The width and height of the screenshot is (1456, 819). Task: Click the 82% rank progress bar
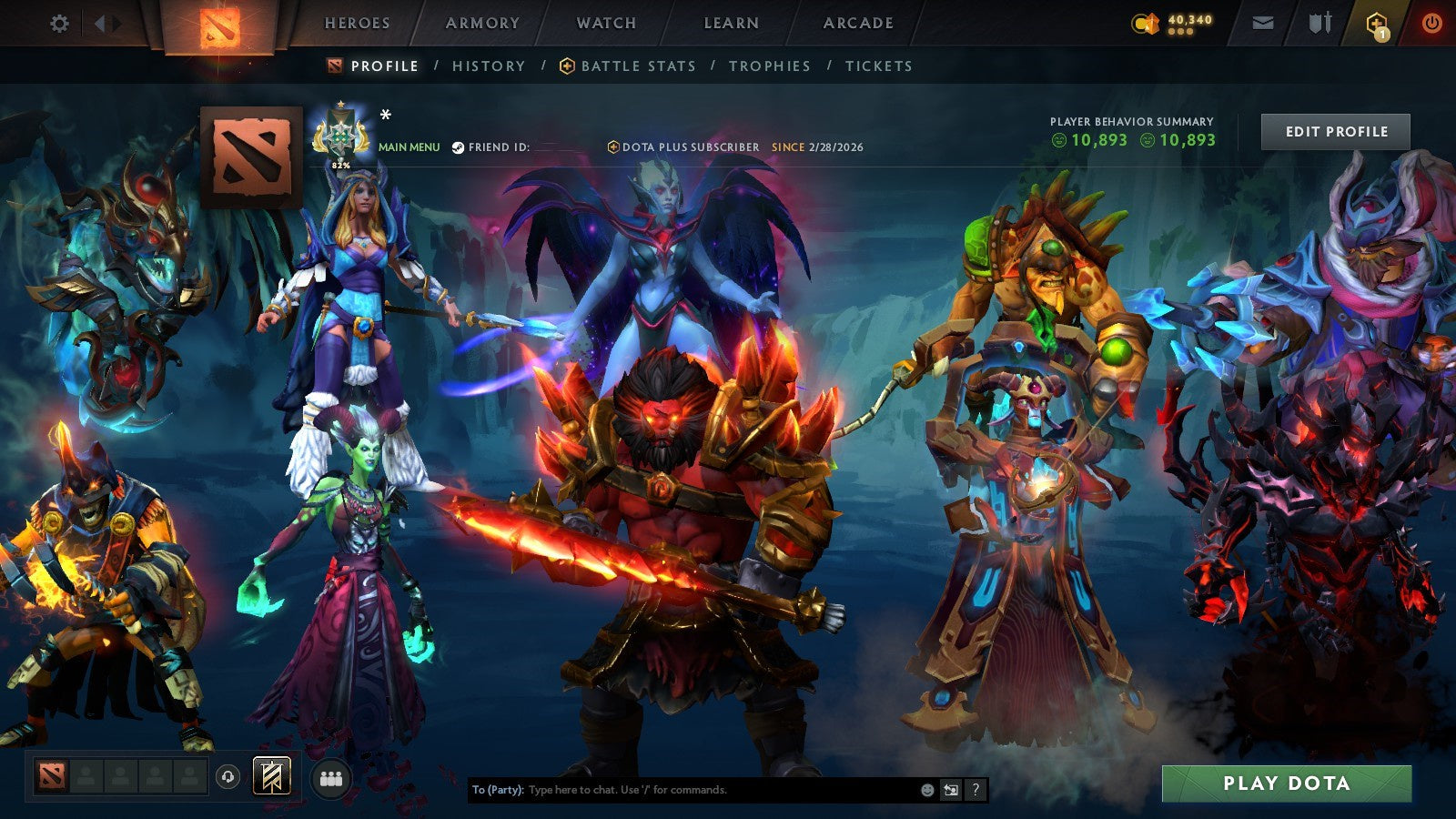pos(339,163)
